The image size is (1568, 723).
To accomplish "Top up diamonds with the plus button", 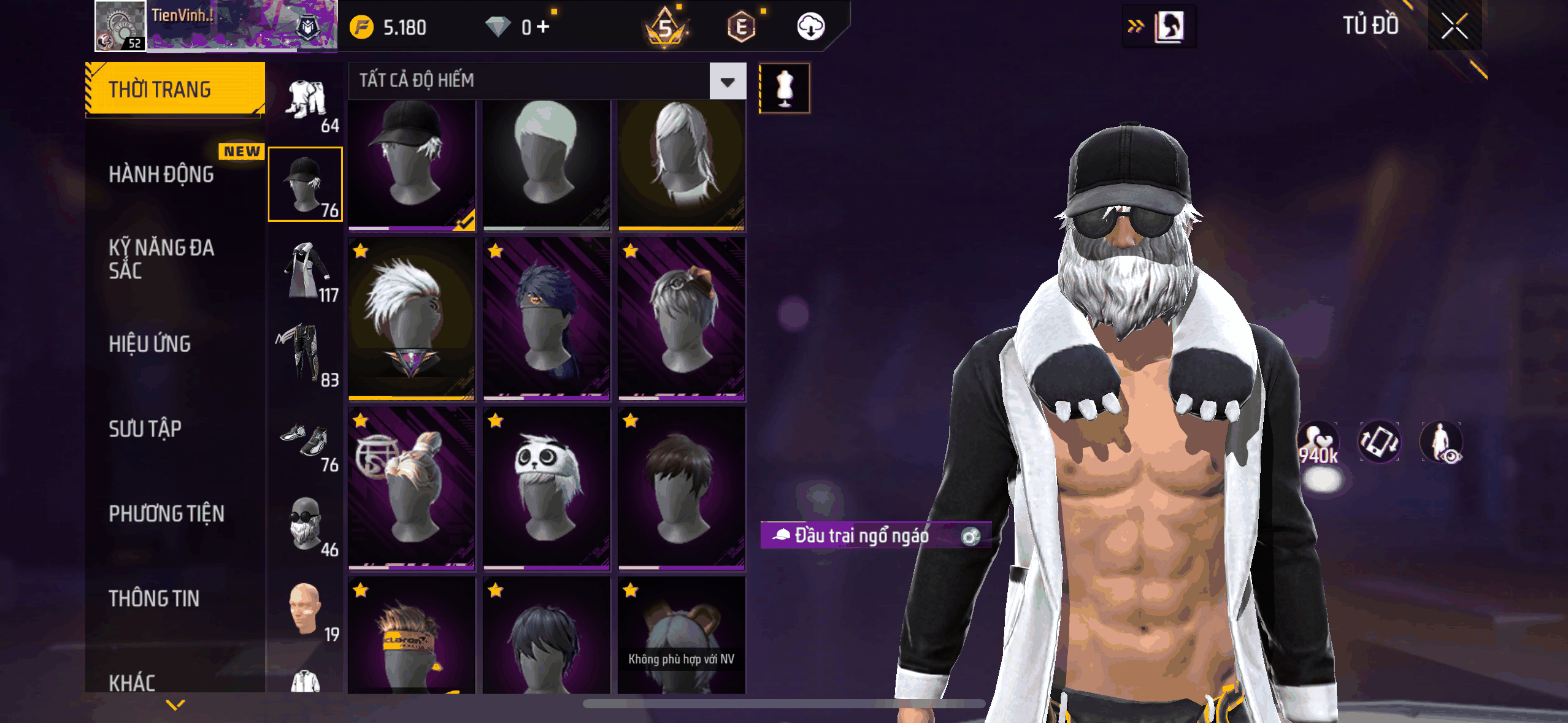I will pyautogui.click(x=543, y=26).
